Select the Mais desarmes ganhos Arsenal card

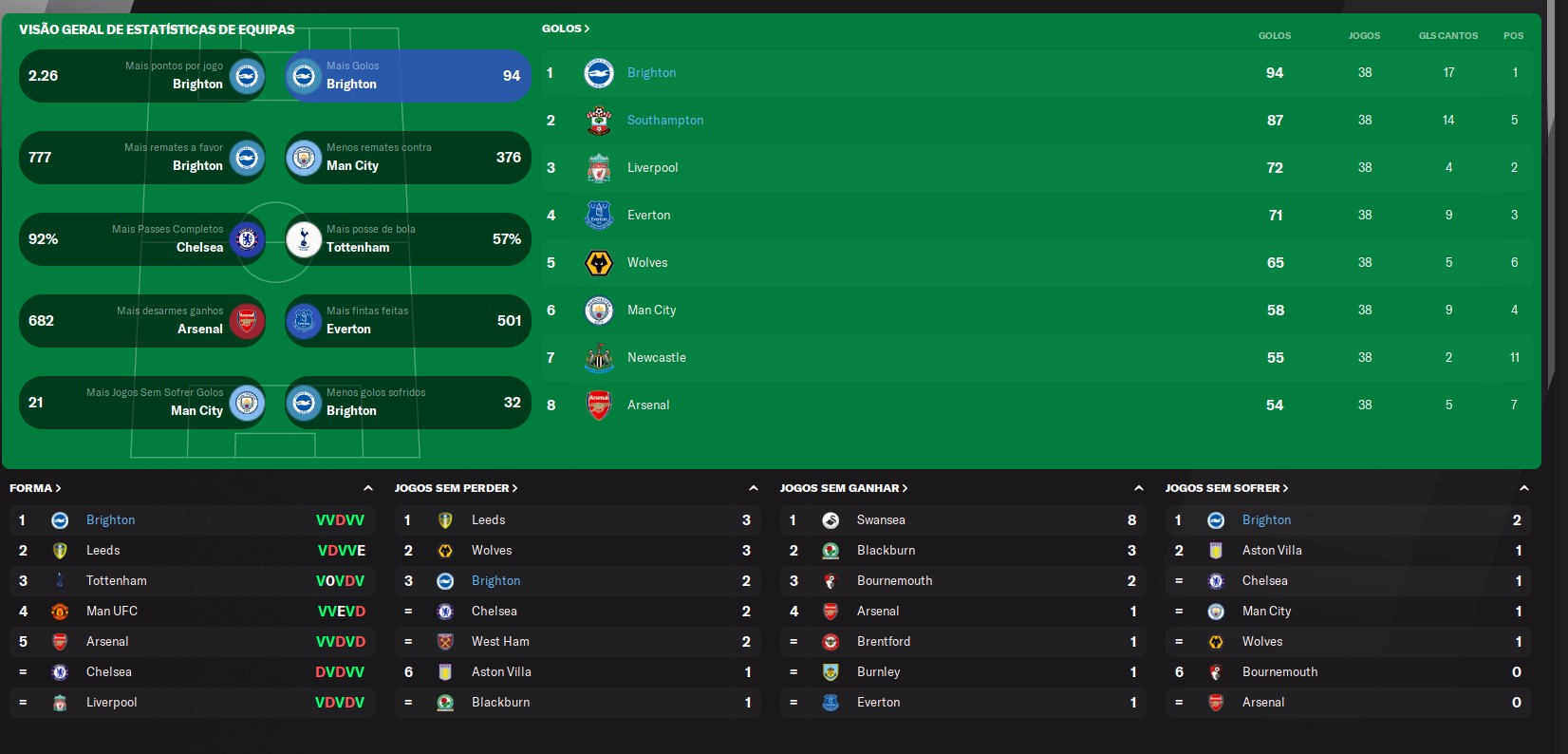click(142, 321)
